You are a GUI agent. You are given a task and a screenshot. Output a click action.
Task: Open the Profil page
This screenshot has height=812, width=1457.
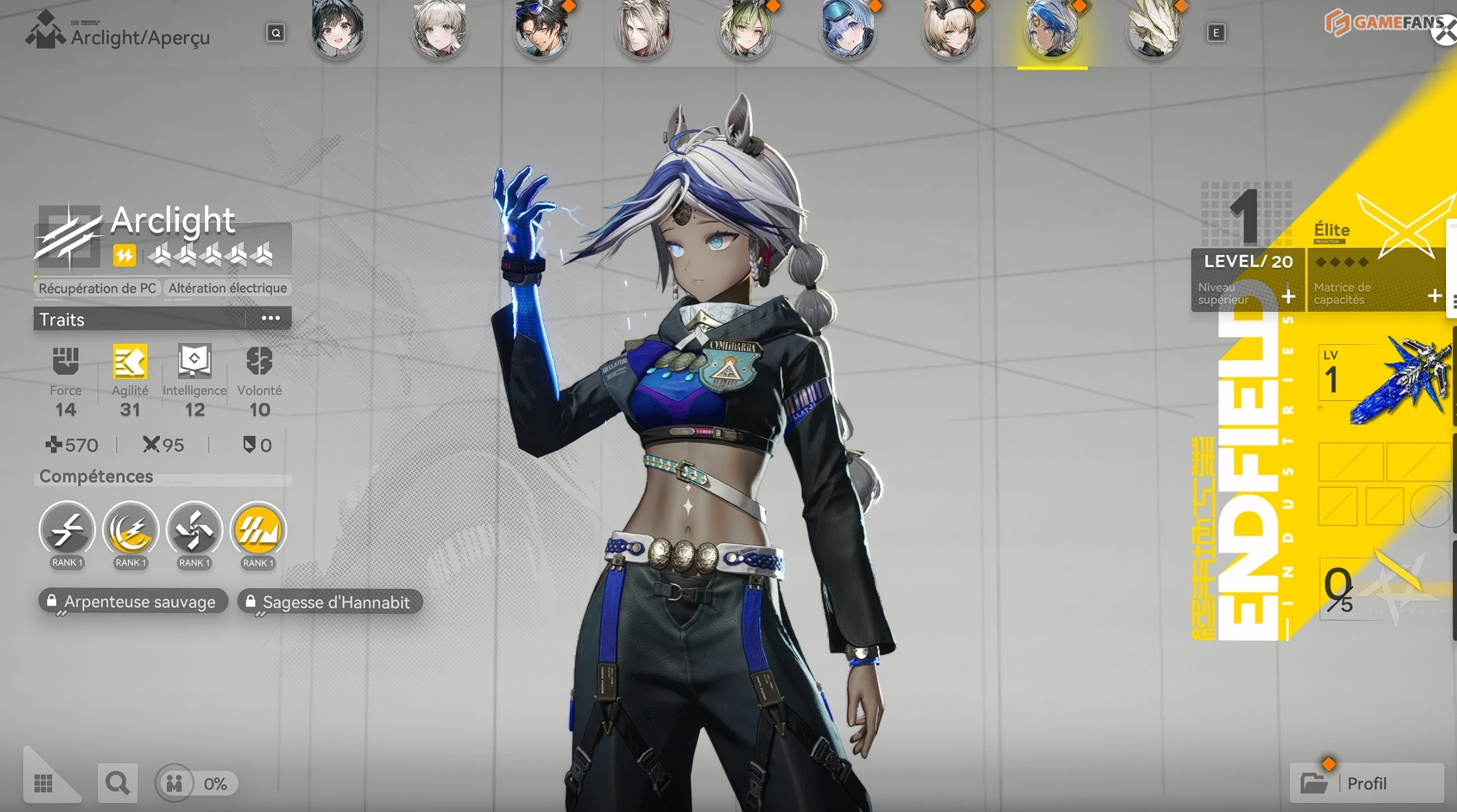click(1366, 783)
